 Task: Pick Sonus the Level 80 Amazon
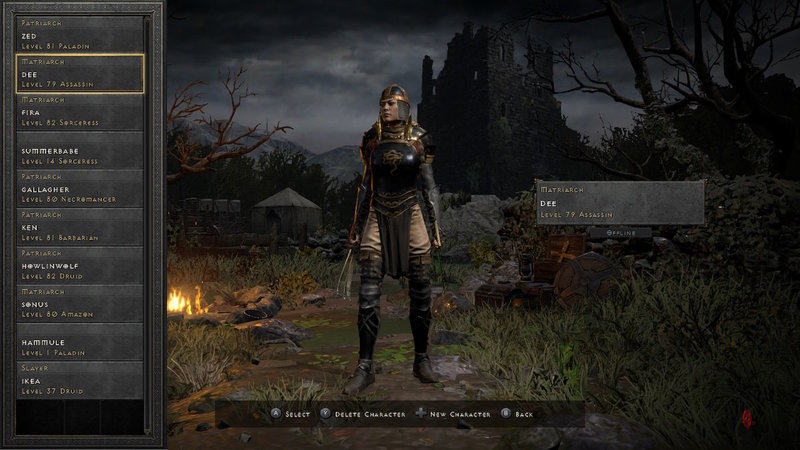point(80,303)
